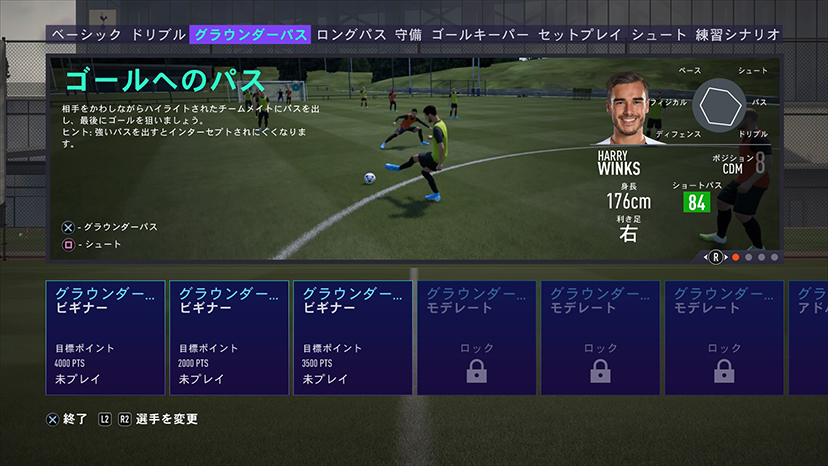Pick the beginner card with 3500 PTS target
Image resolution: width=828 pixels, height=466 pixels.
[x=352, y=337]
